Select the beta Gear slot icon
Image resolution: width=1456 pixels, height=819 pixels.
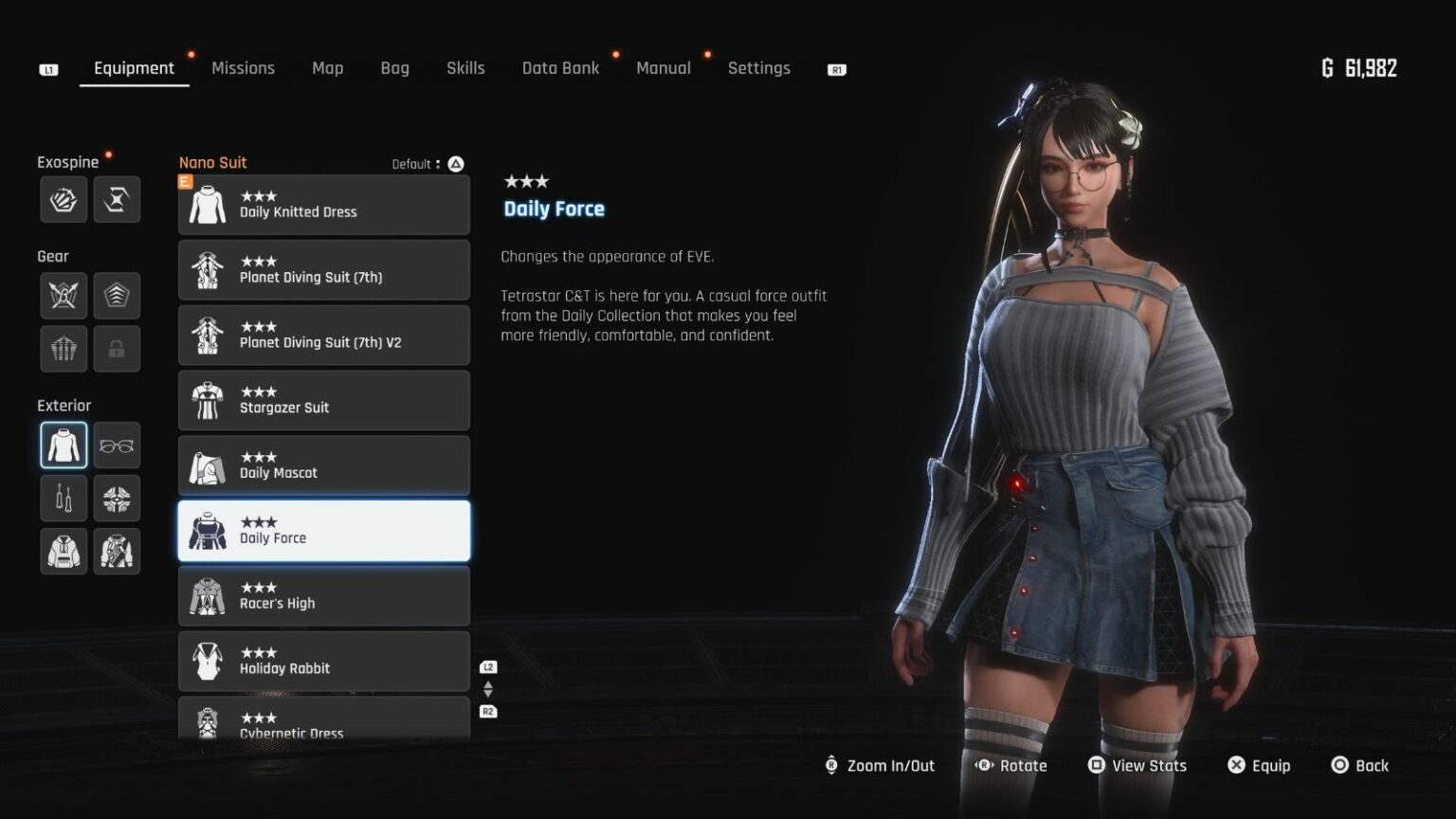coord(63,295)
